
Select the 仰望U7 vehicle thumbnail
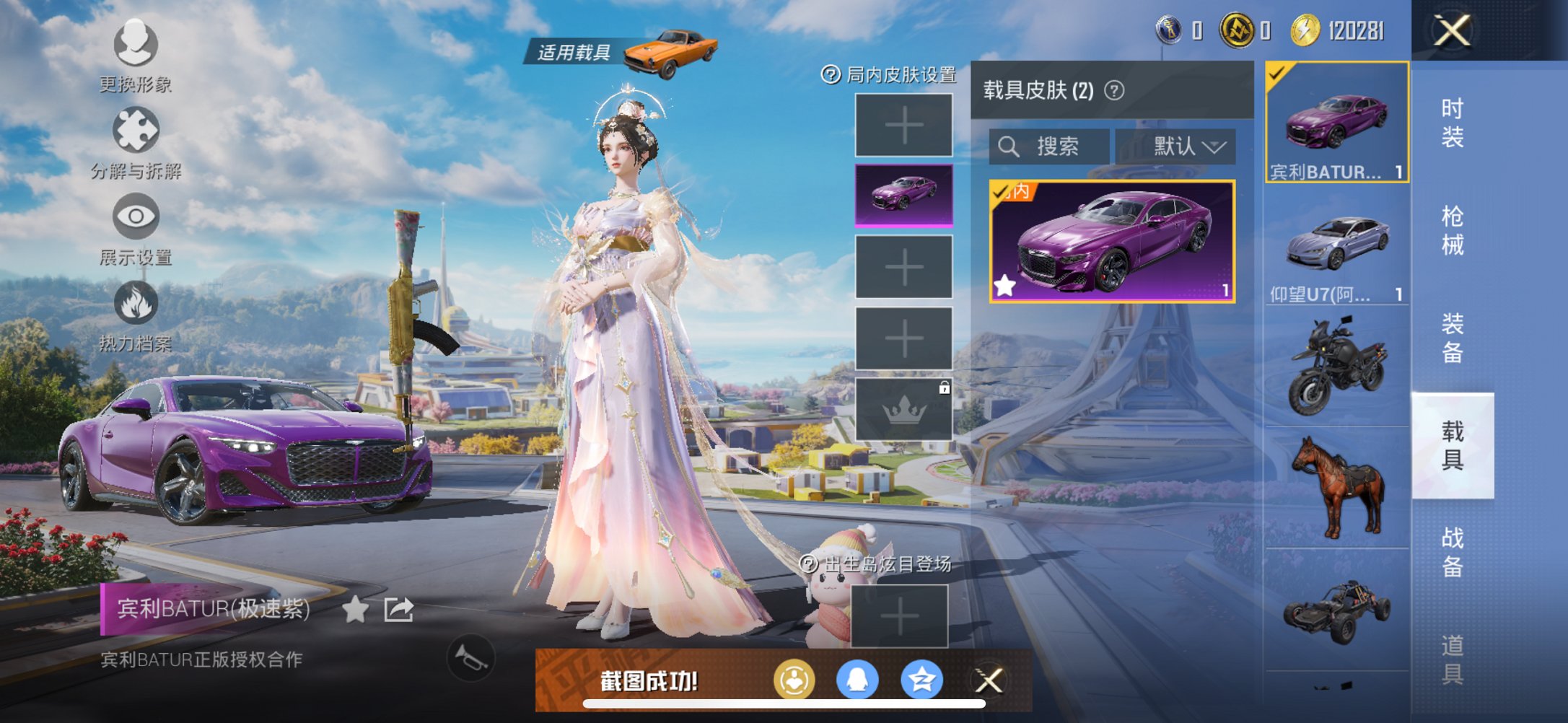[x=1336, y=243]
